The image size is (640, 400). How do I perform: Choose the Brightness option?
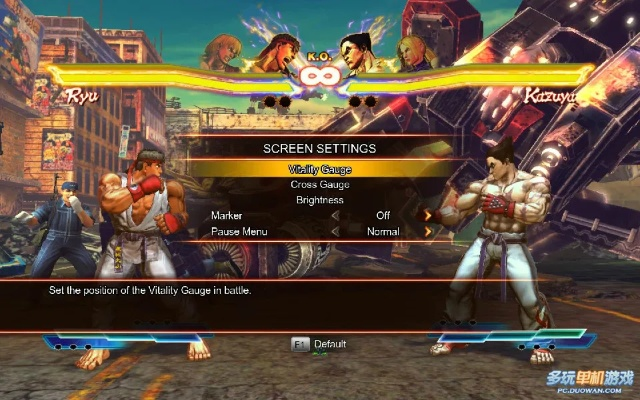point(319,200)
